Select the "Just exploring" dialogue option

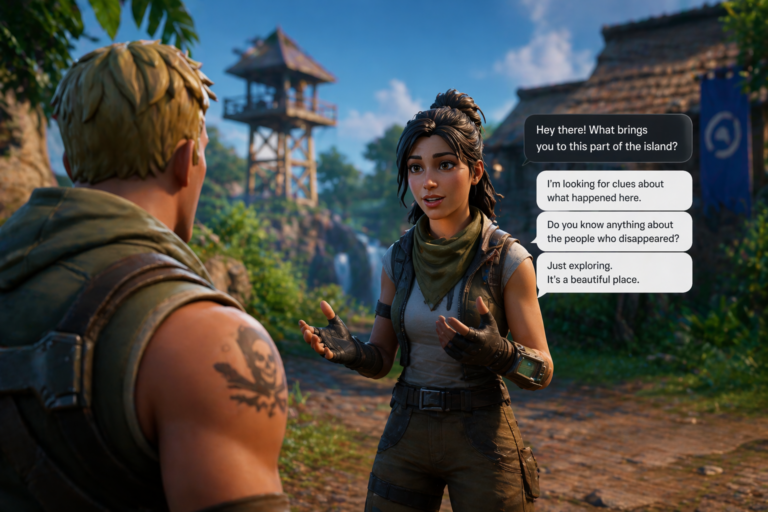(x=613, y=273)
